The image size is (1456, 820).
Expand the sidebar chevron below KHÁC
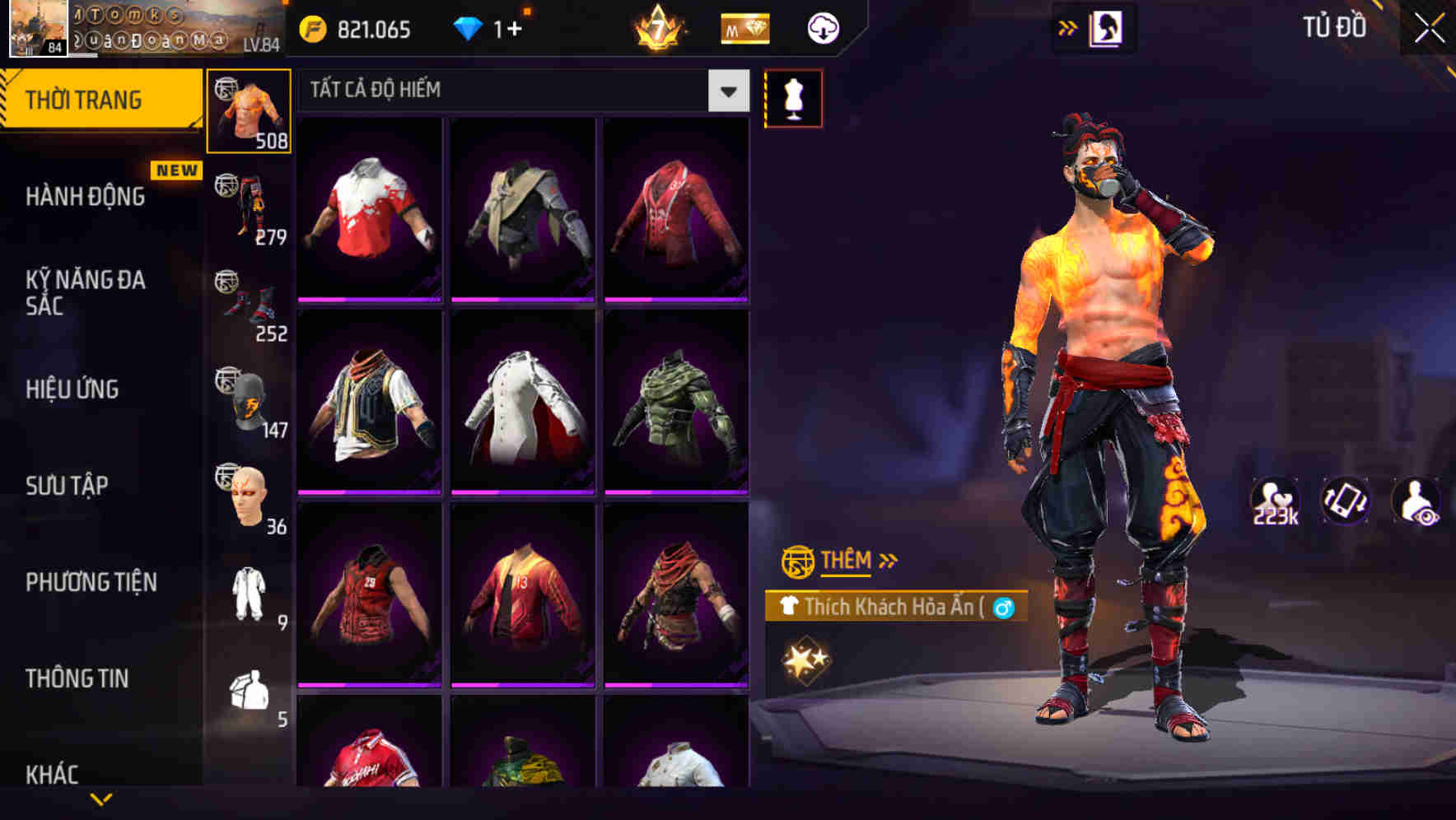[x=100, y=799]
